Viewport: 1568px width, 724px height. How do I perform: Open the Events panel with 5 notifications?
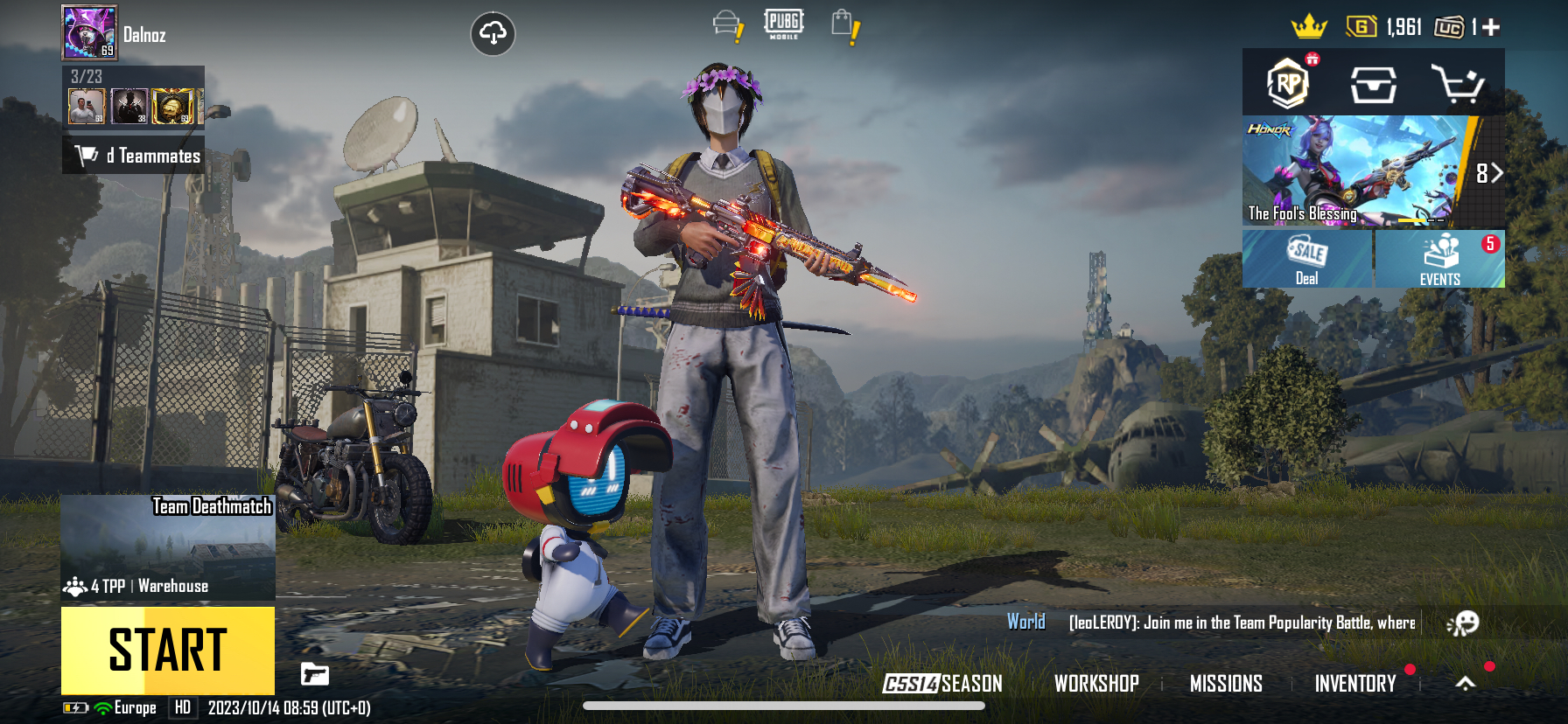1439,260
